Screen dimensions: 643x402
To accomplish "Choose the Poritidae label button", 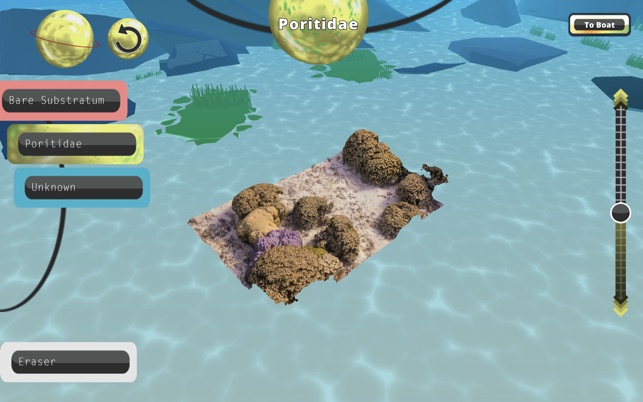I will 77,144.
